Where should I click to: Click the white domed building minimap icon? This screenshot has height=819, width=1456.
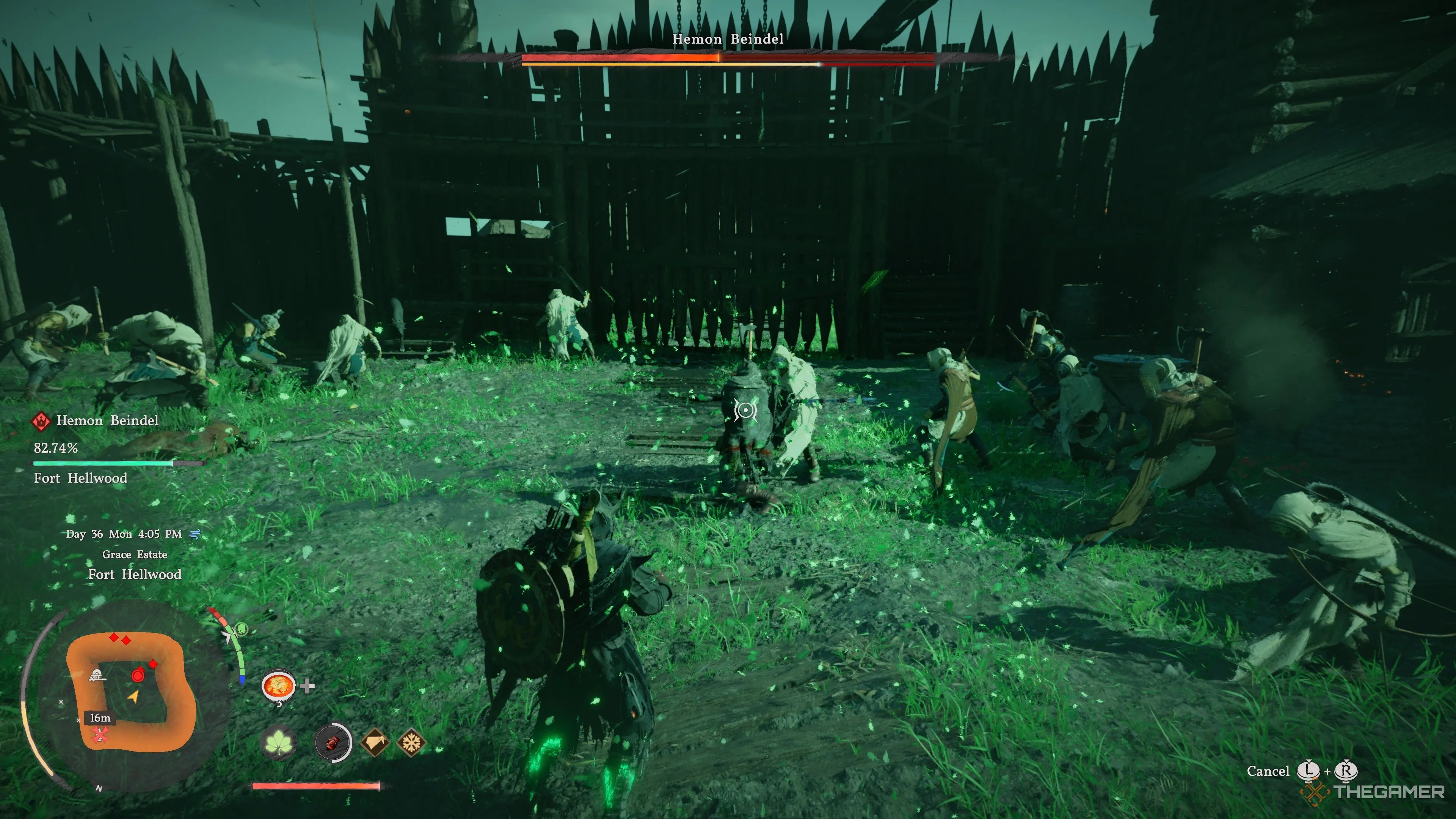coord(97,675)
